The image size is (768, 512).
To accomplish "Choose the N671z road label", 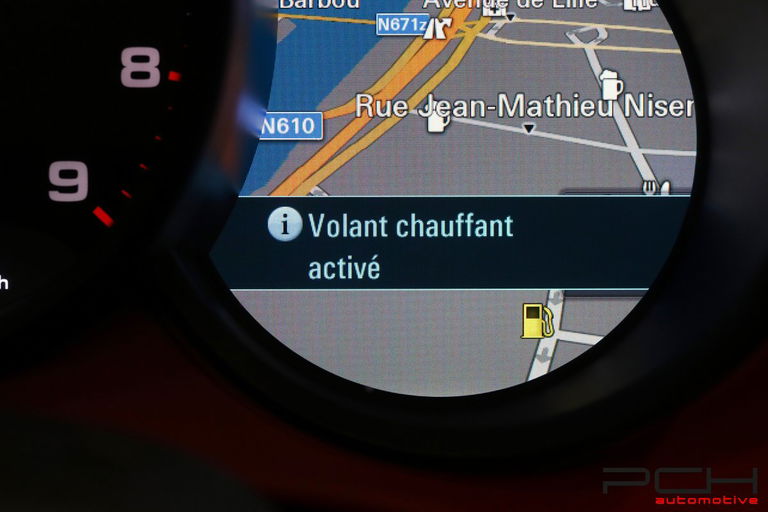I will 402,24.
